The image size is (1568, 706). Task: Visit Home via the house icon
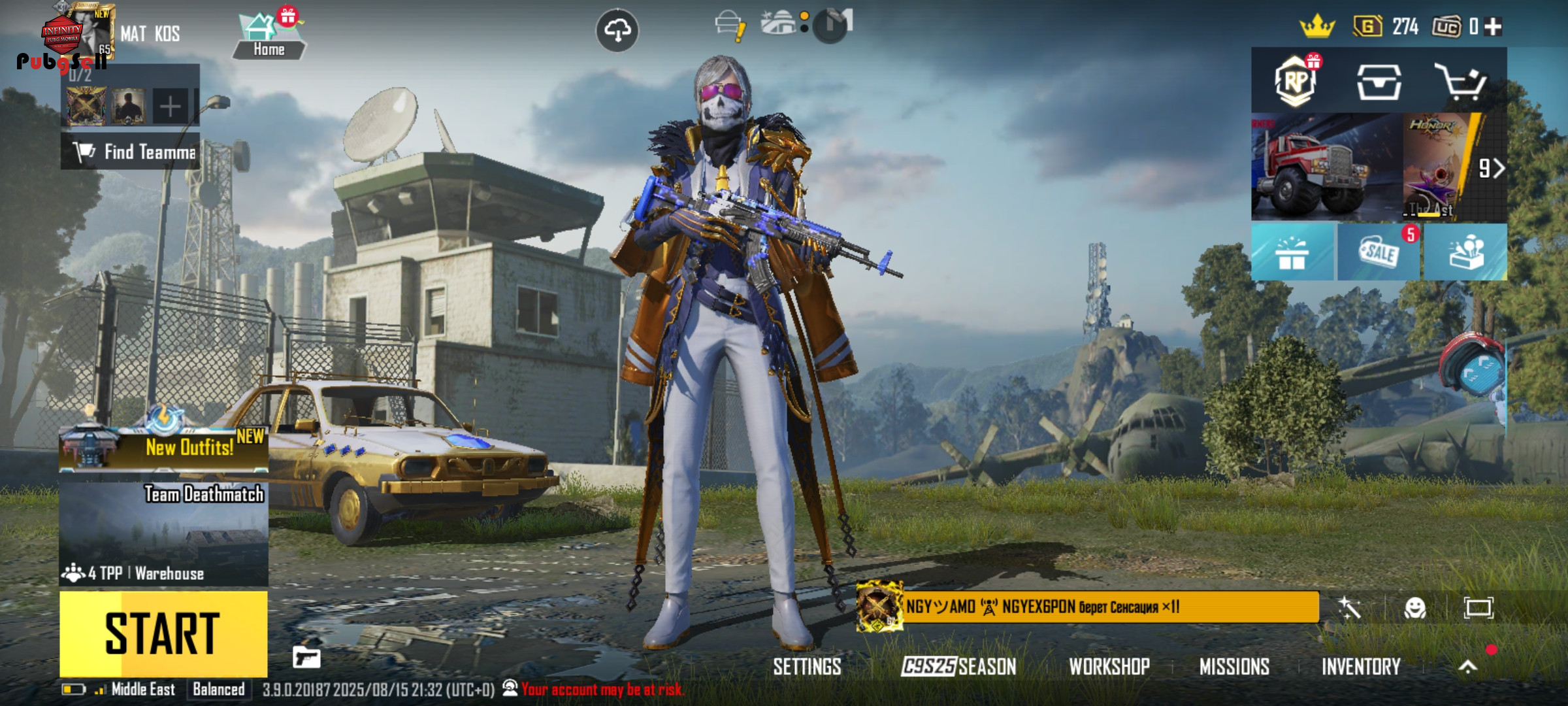[269, 36]
